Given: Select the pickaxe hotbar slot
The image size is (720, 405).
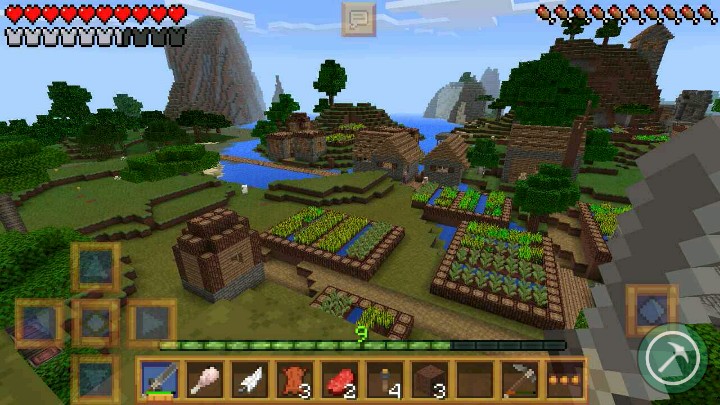Looking at the screenshot, I should click(521, 380).
